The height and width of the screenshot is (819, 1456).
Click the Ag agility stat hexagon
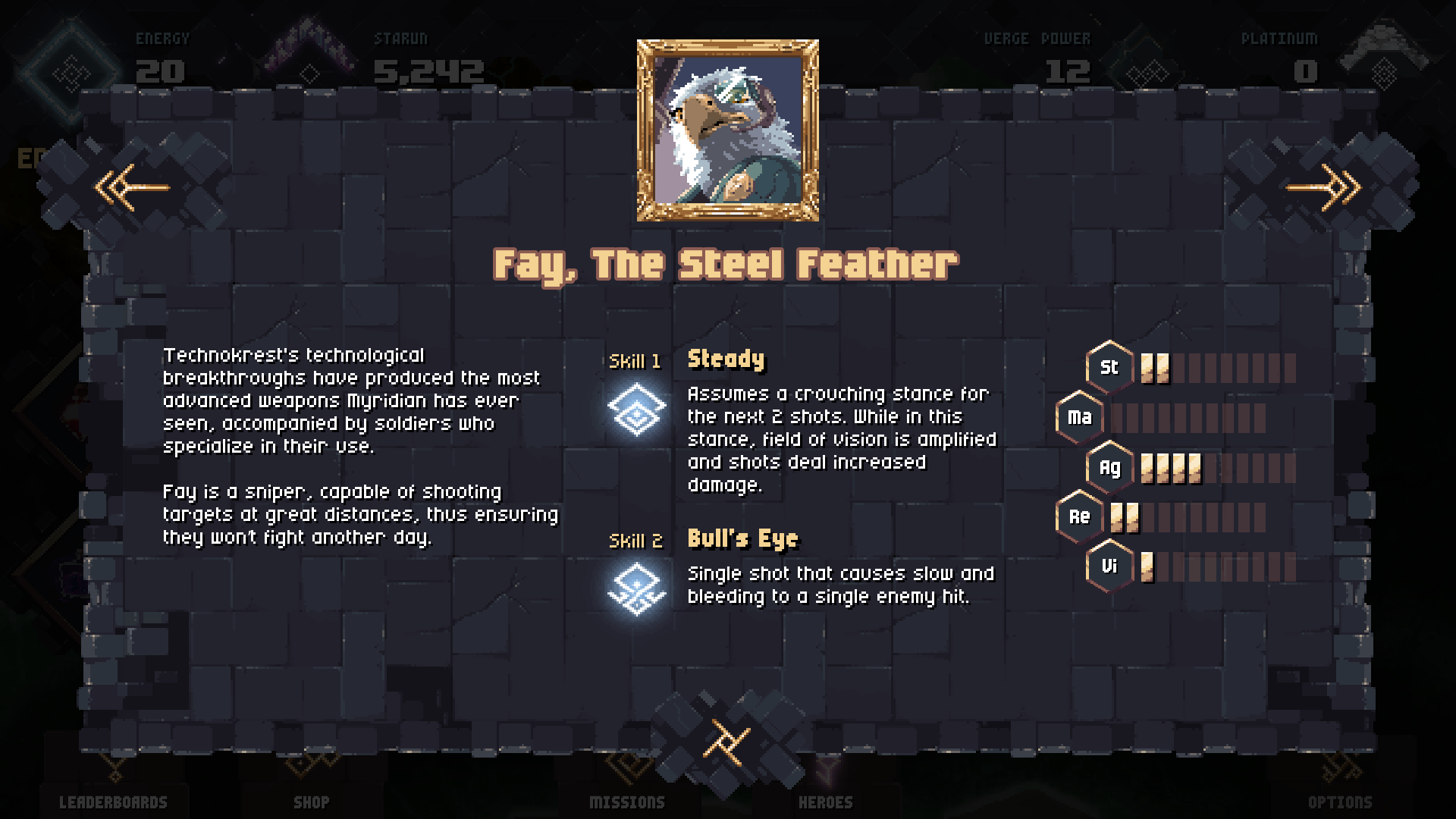click(x=1108, y=467)
